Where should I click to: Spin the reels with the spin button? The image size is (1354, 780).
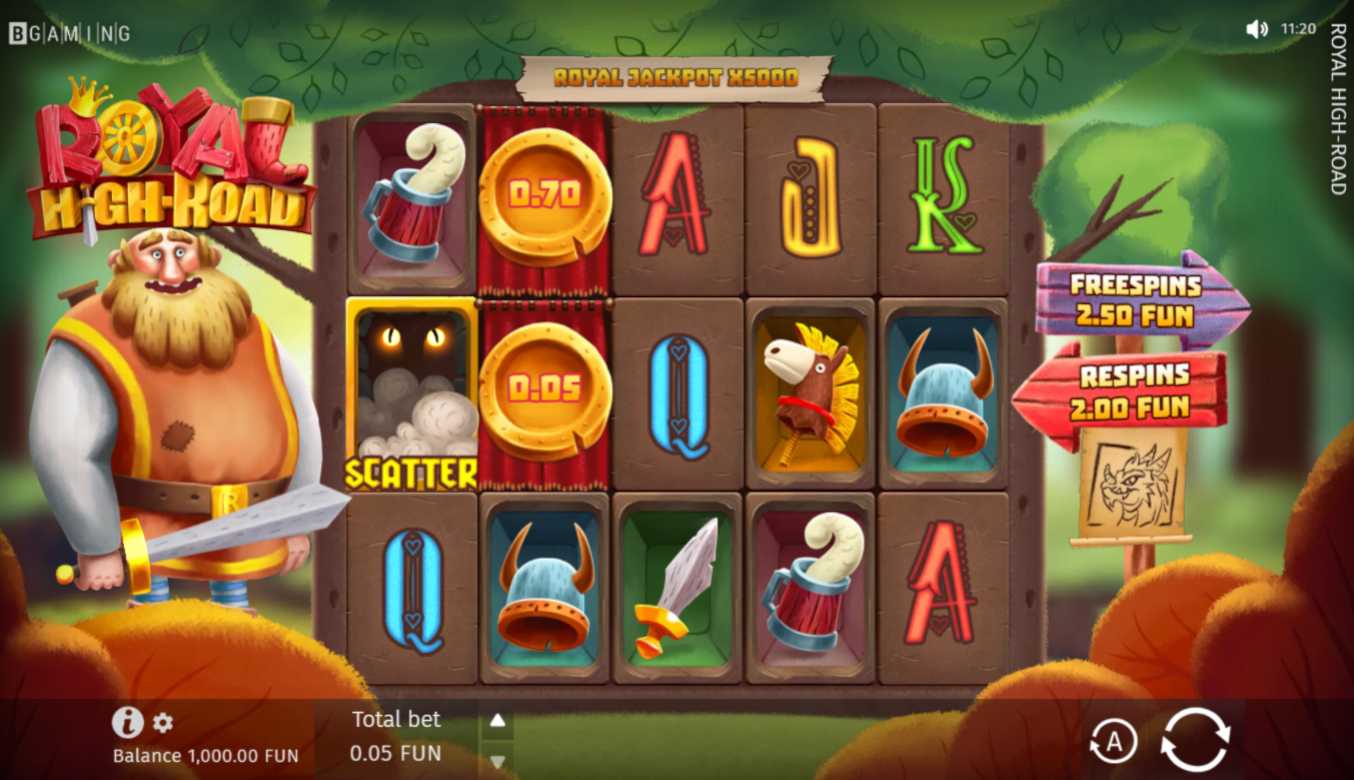click(1195, 740)
